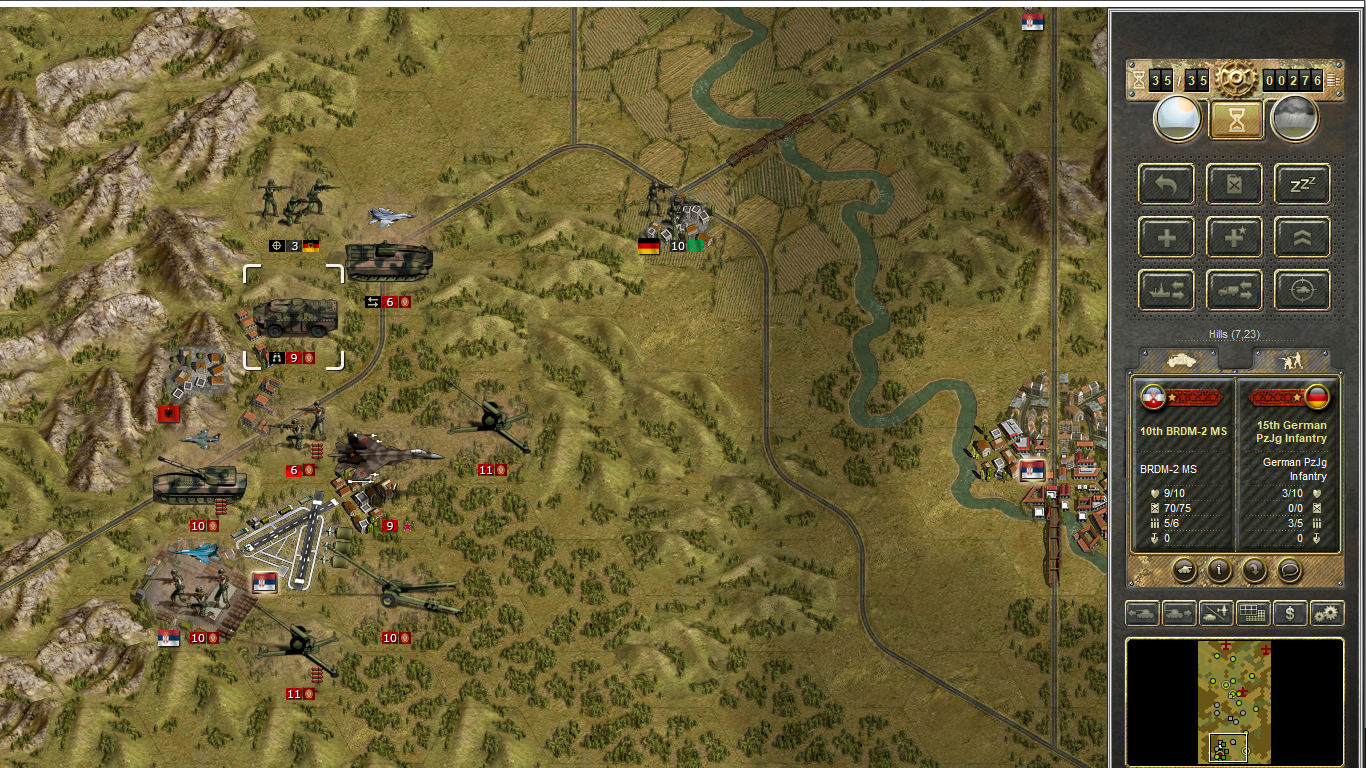Toggle truck mount and dismount button
The height and width of the screenshot is (768, 1366).
coord(1234,291)
